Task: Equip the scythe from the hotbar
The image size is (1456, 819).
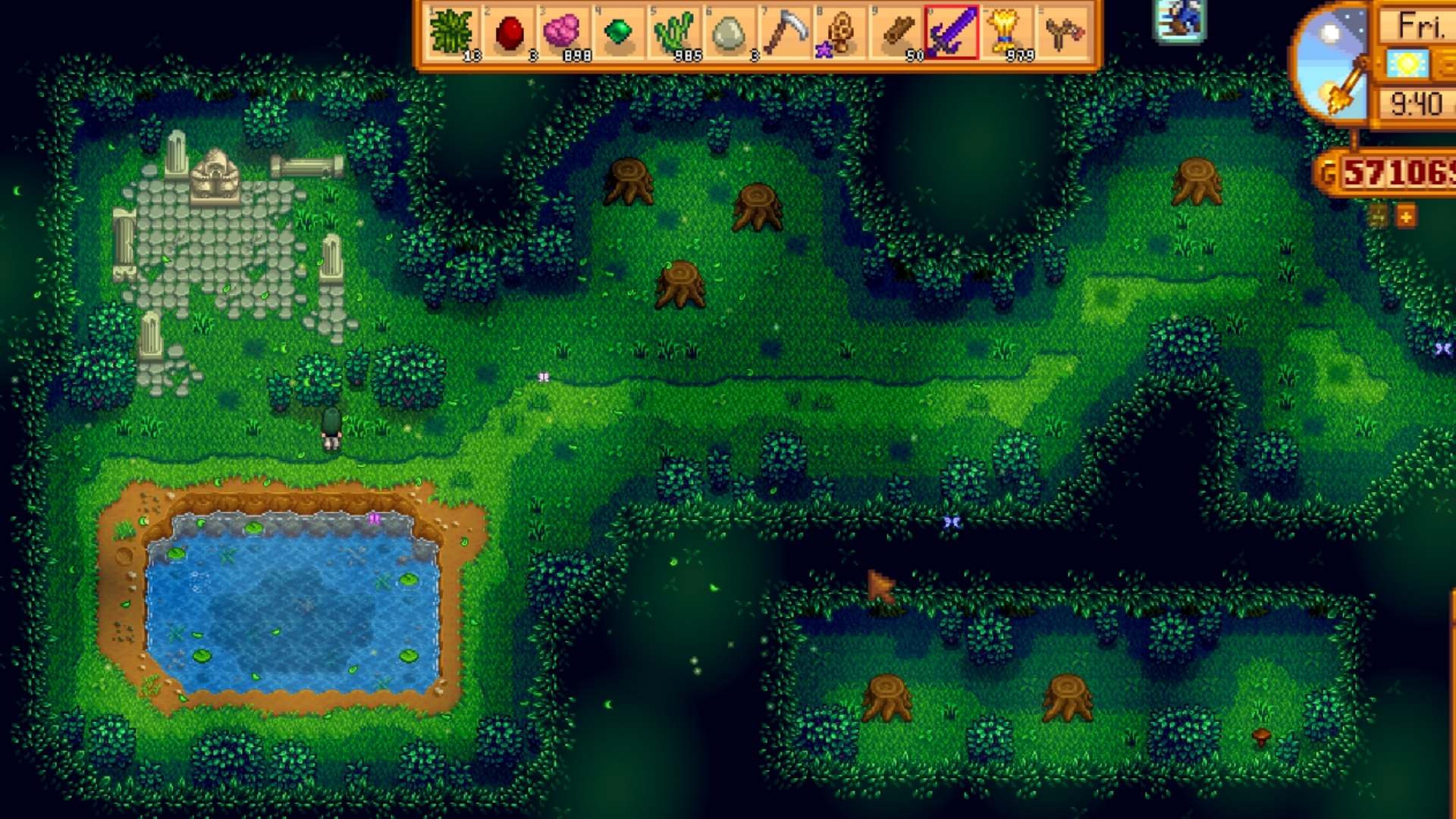Action: (784, 33)
